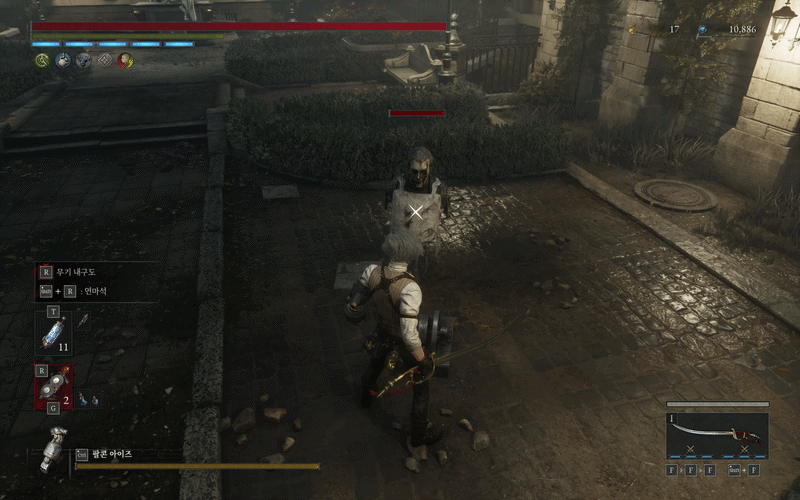Click the Ergo currency icon
This screenshot has width=800, height=500.
[702, 30]
